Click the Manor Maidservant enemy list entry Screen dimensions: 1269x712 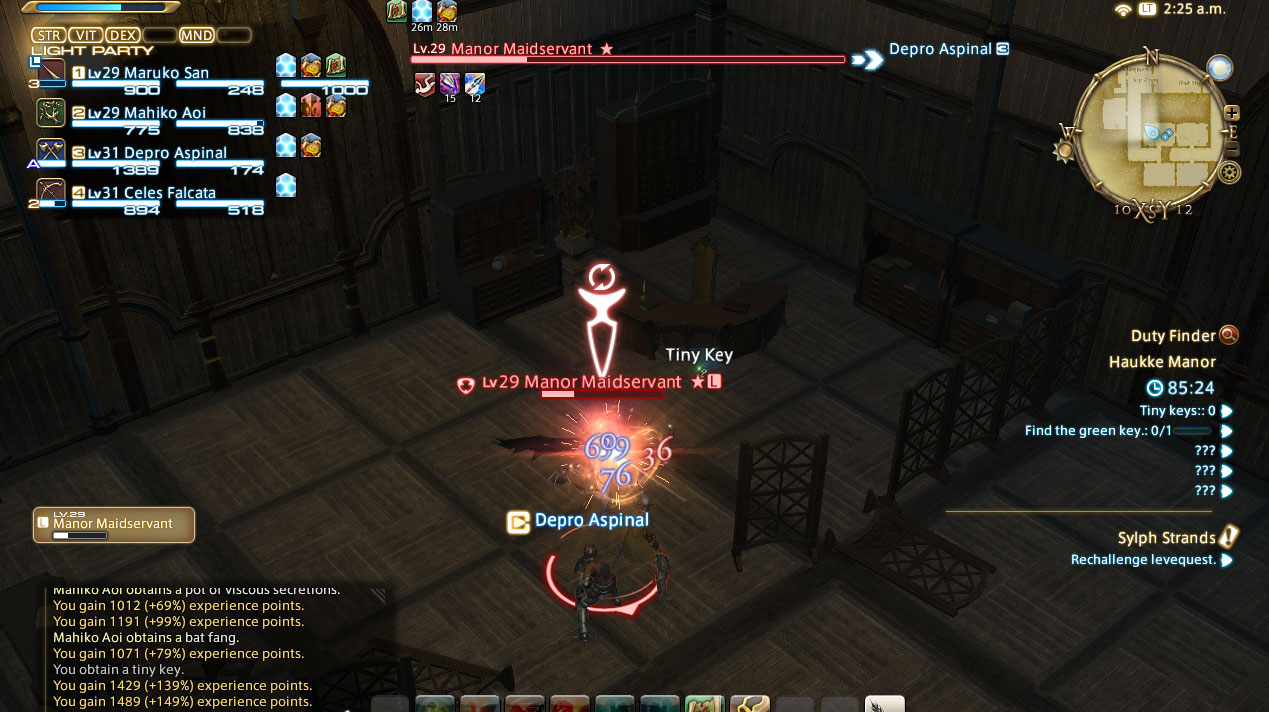tap(113, 525)
